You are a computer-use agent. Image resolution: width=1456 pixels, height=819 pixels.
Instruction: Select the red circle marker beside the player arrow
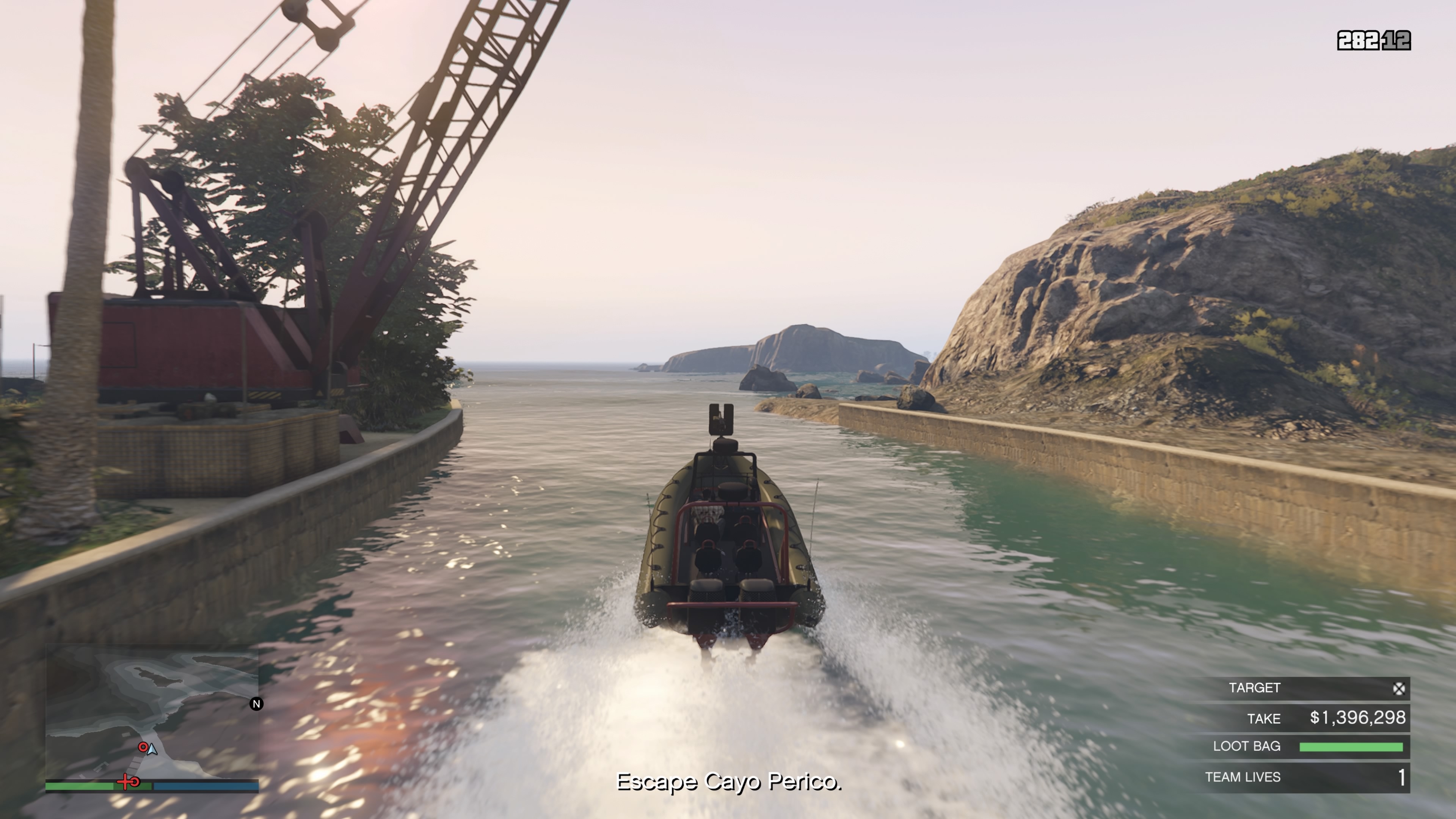pos(143,747)
